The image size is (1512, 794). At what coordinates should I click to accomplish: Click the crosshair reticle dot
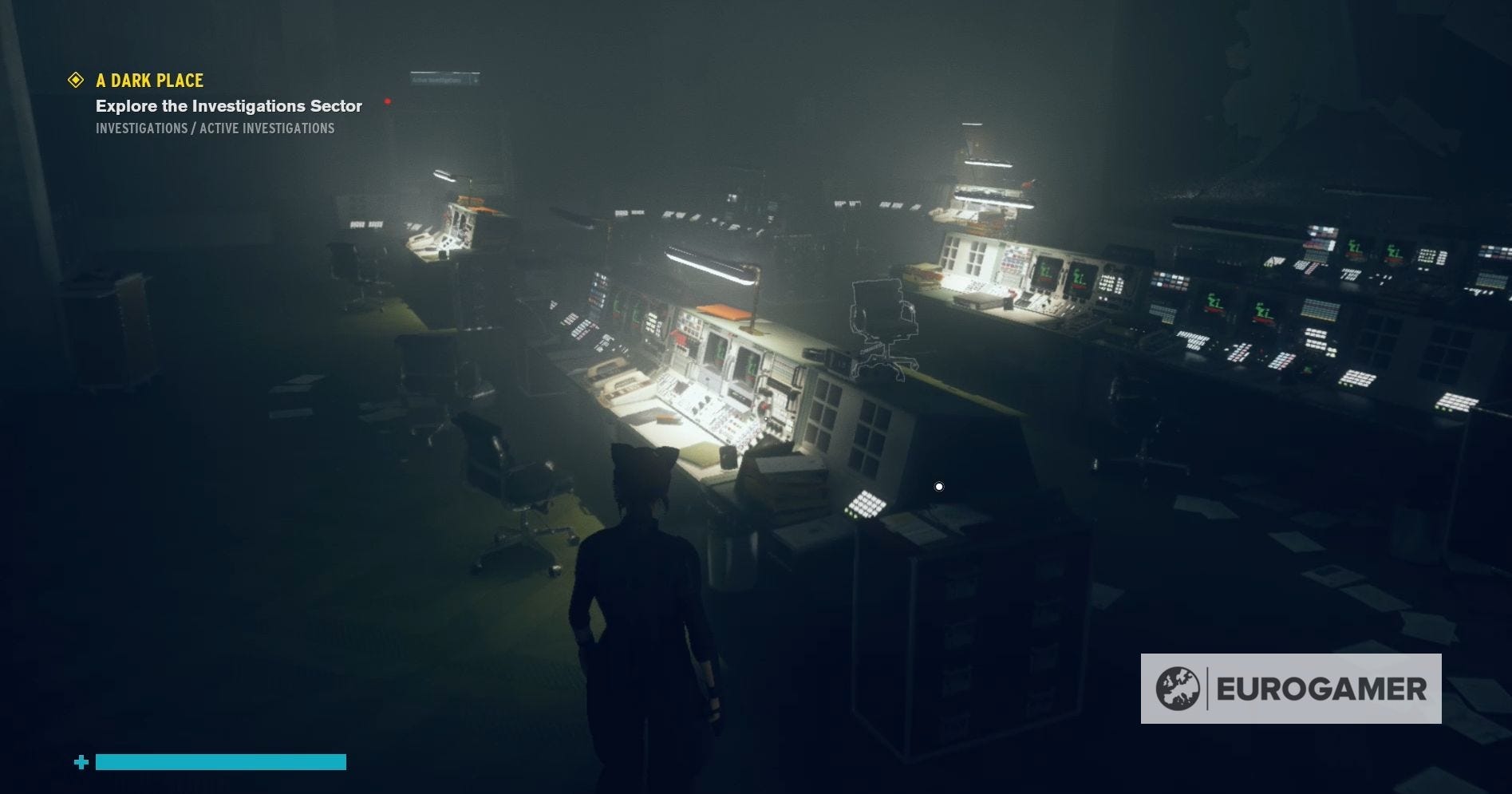click(x=938, y=485)
